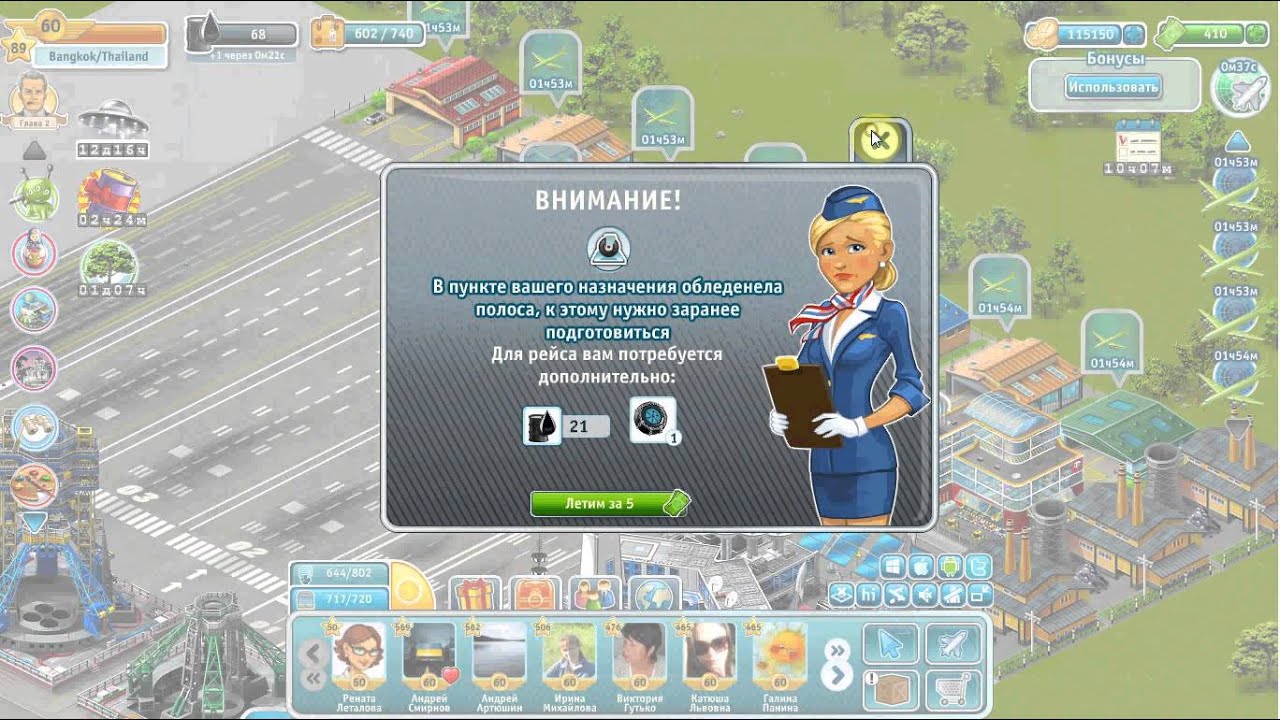
Task: Visit friend Рената Леталова
Action: (358, 657)
